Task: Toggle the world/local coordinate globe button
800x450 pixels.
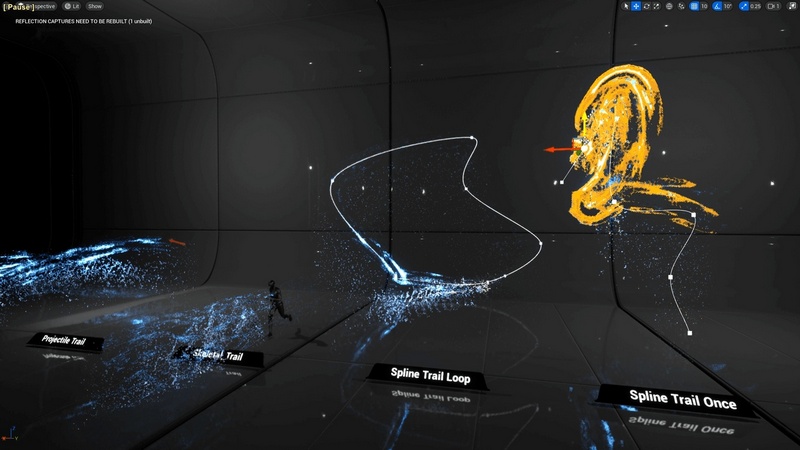Action: pos(671,6)
